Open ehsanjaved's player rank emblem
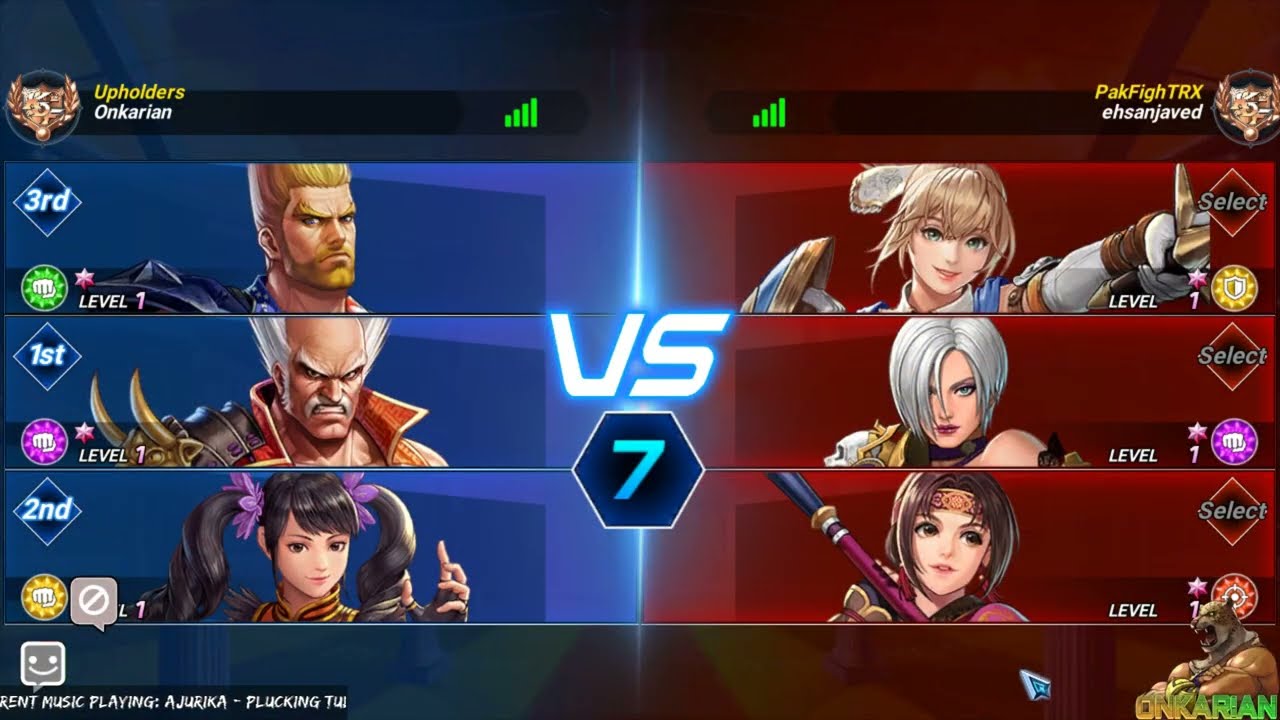The width and height of the screenshot is (1280, 720). [x=1243, y=105]
